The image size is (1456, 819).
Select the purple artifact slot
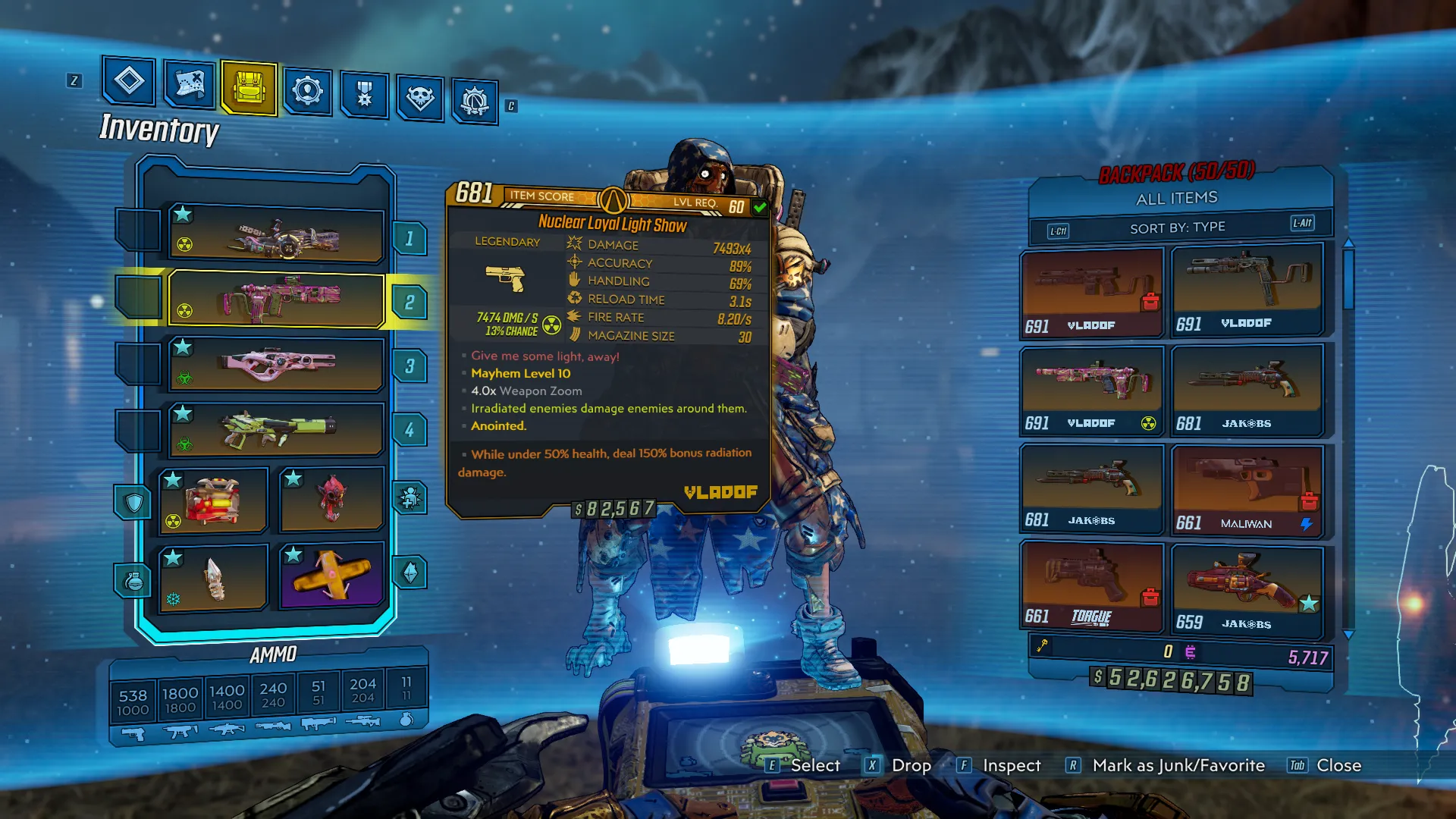331,576
